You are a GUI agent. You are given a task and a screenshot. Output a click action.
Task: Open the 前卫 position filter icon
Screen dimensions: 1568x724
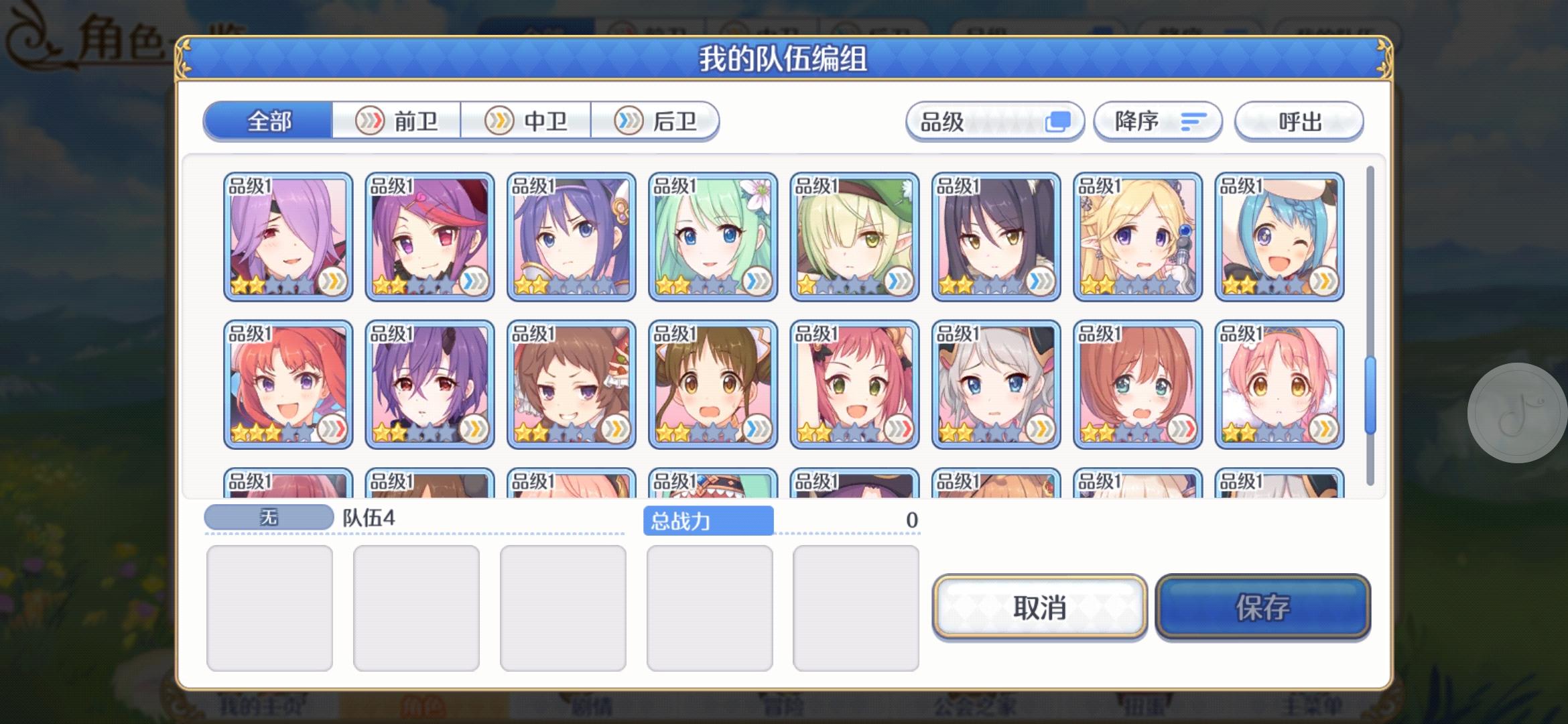[x=371, y=120]
